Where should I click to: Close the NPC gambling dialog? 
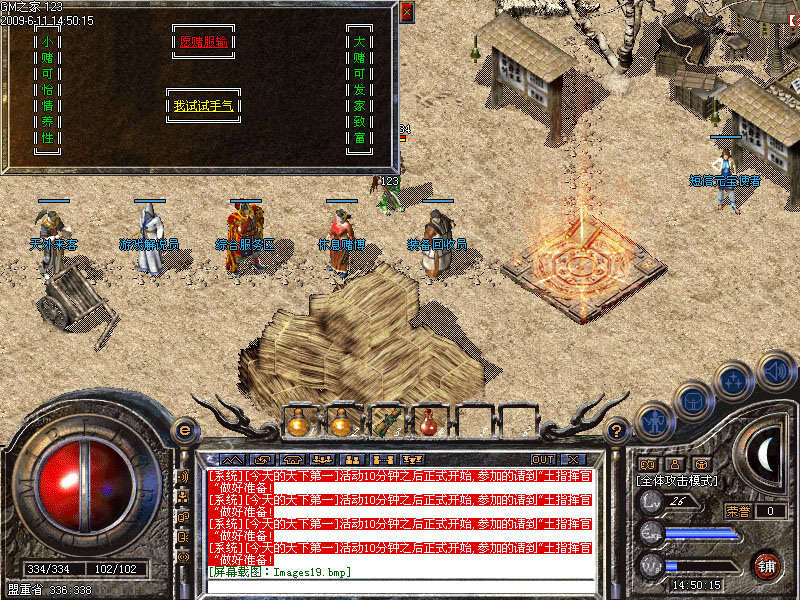[406, 13]
